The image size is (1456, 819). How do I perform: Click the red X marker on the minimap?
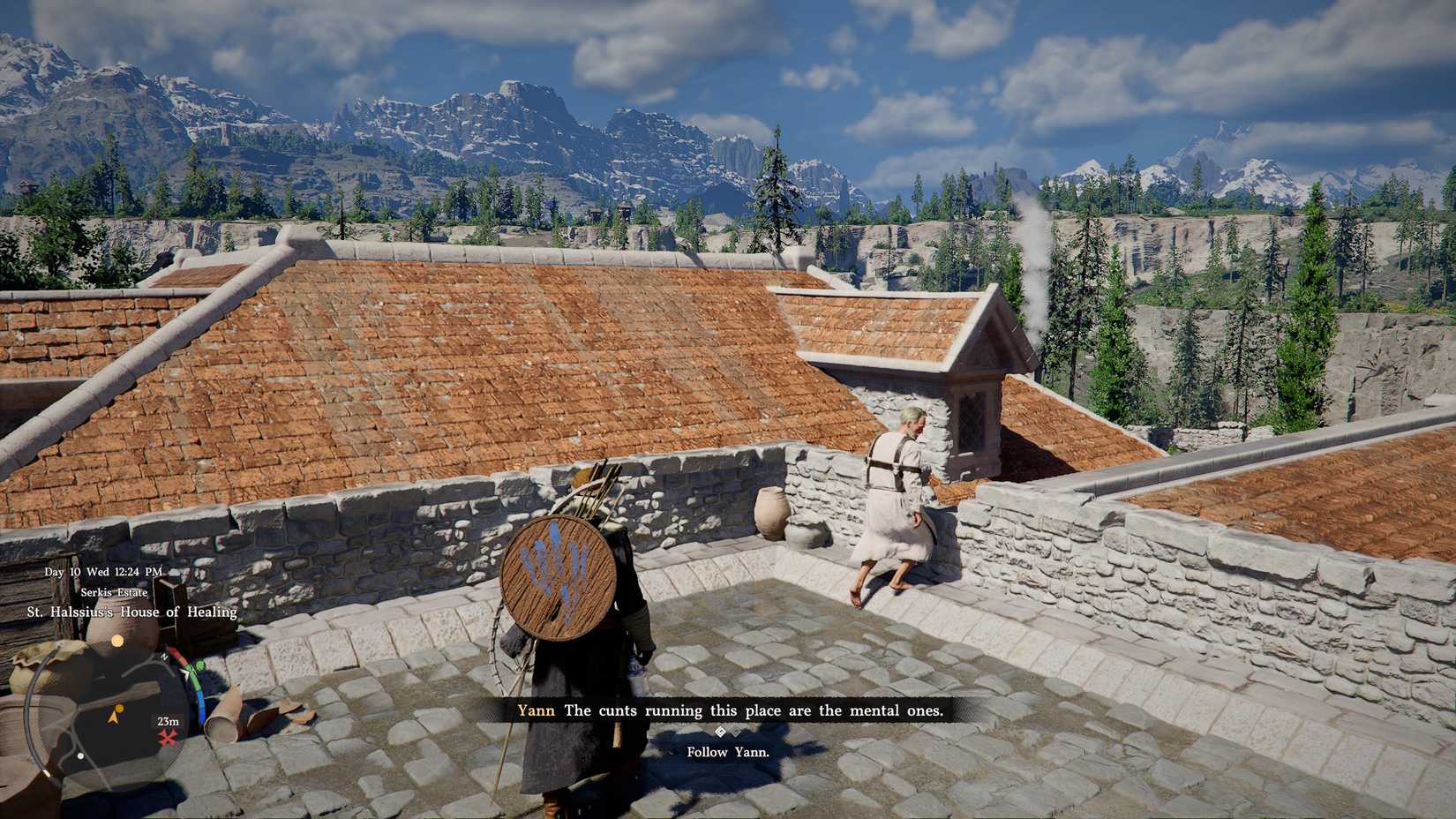pos(168,737)
